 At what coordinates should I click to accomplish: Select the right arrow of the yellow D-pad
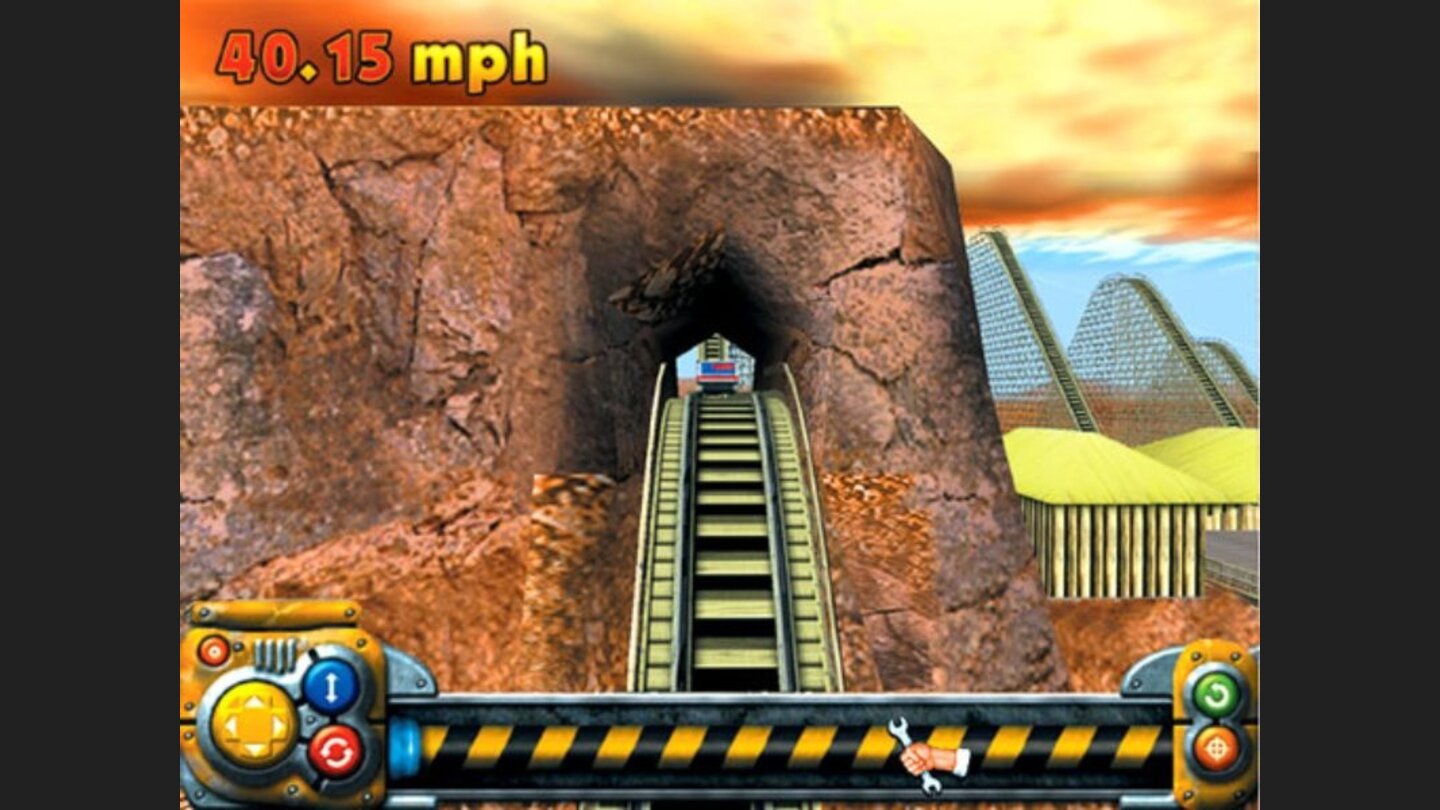click(x=278, y=726)
